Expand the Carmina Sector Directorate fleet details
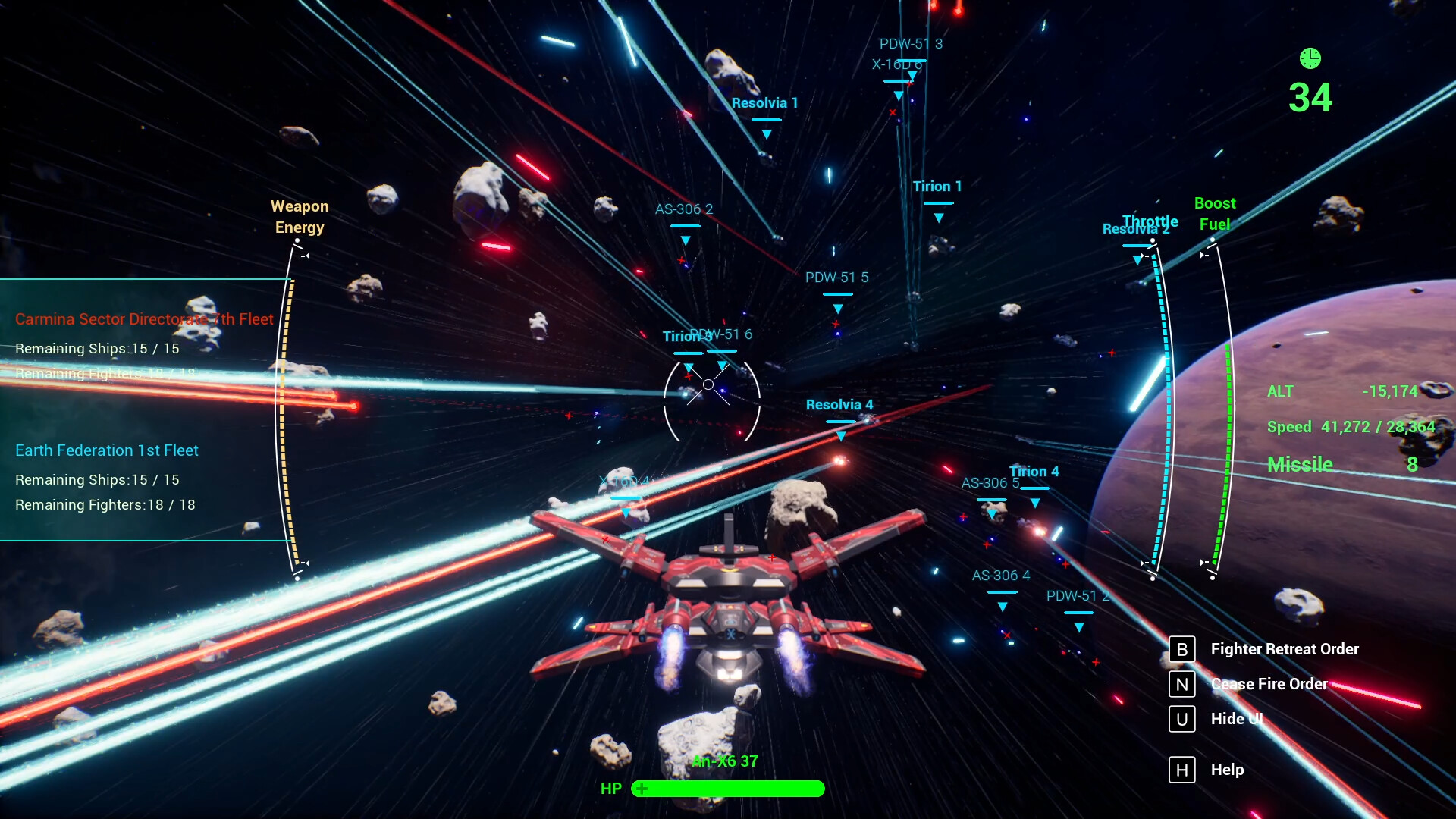Screen dimensions: 1456x819 pos(143,319)
